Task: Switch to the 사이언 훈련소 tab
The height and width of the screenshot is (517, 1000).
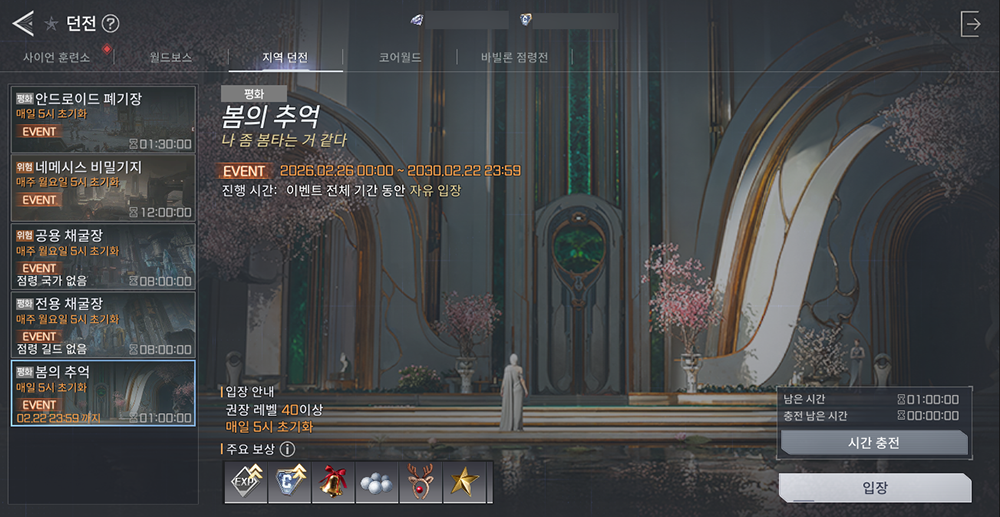Action: pos(57,57)
